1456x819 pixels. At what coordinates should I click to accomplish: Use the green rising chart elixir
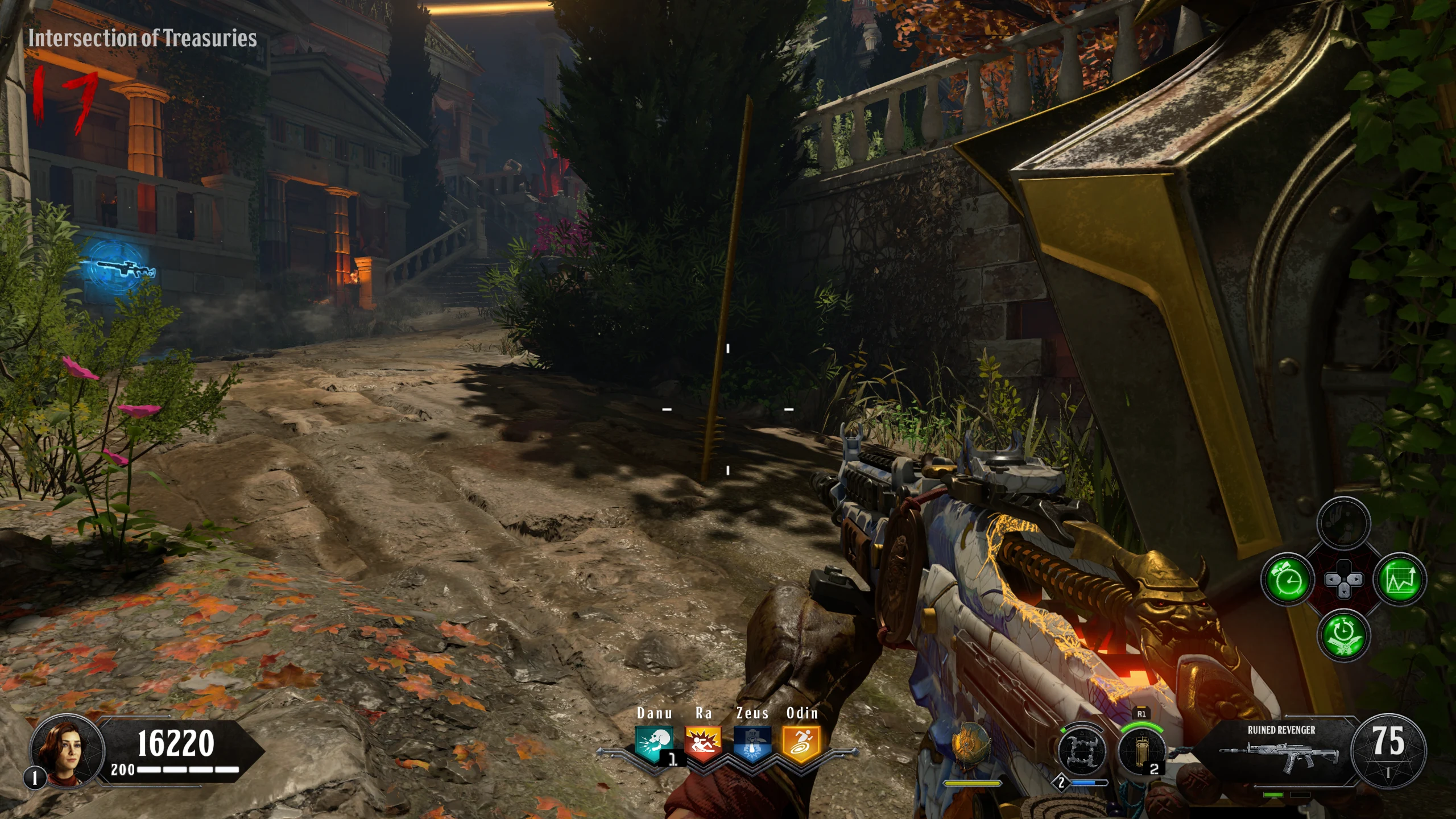point(1400,580)
